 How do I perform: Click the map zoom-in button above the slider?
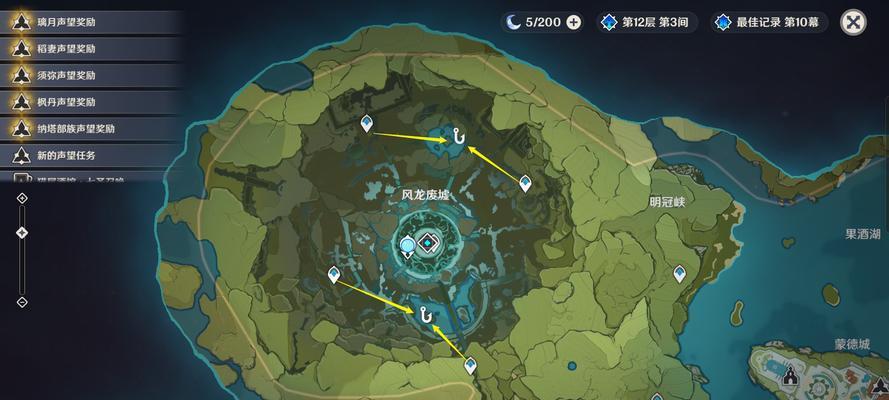tap(22, 198)
